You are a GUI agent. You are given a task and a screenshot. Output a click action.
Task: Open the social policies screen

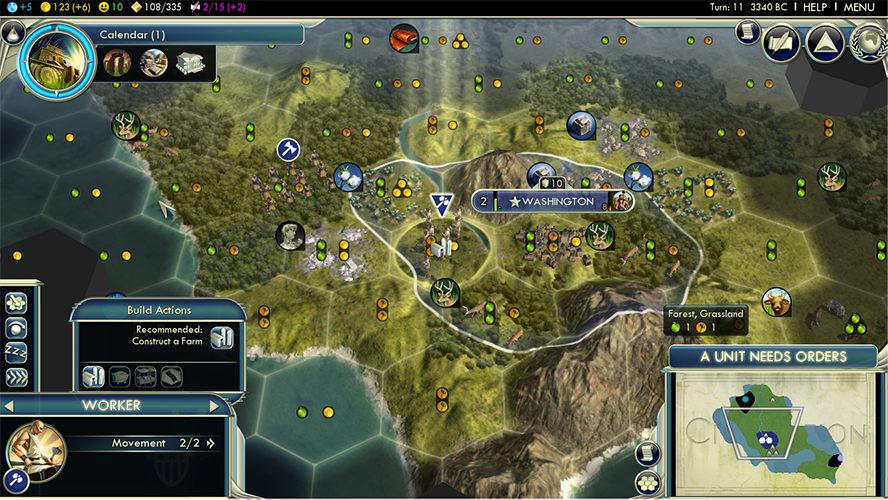point(781,43)
